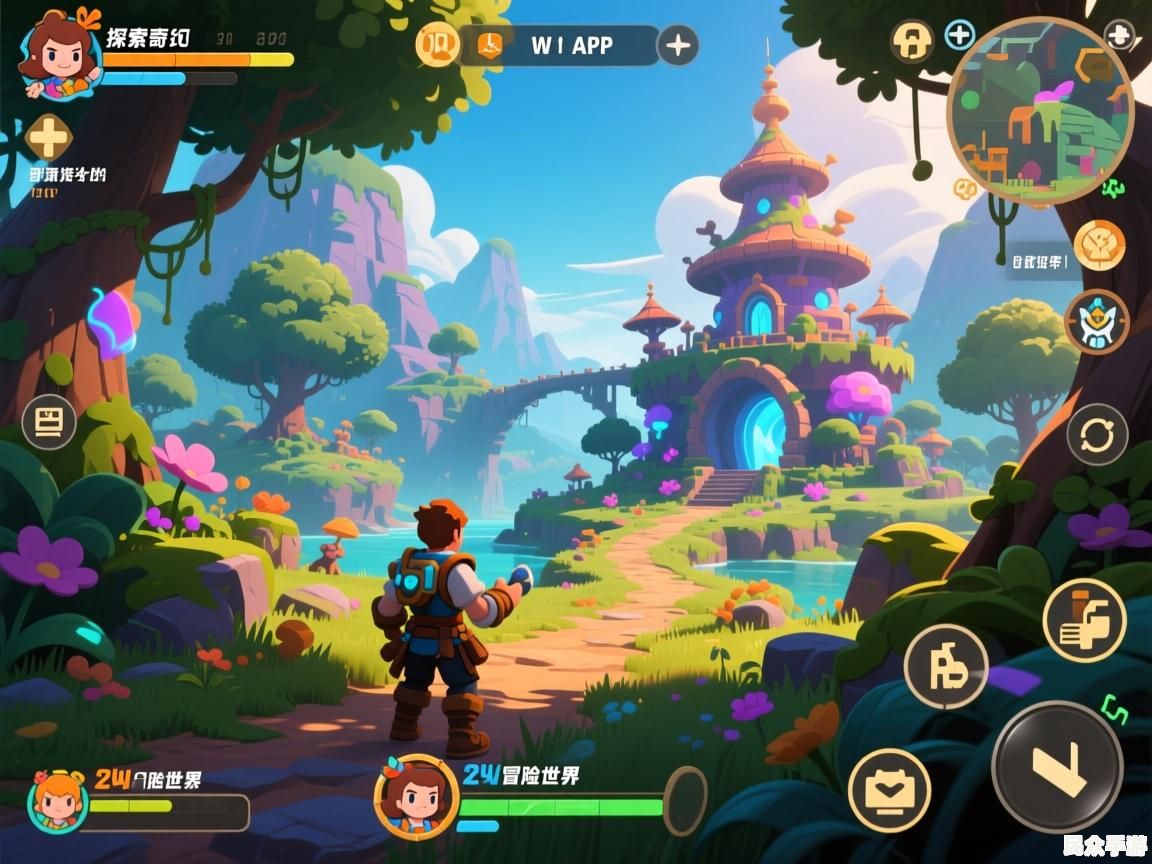The width and height of the screenshot is (1152, 864).
Task: Select the W I APP currency bar
Action: coord(560,45)
